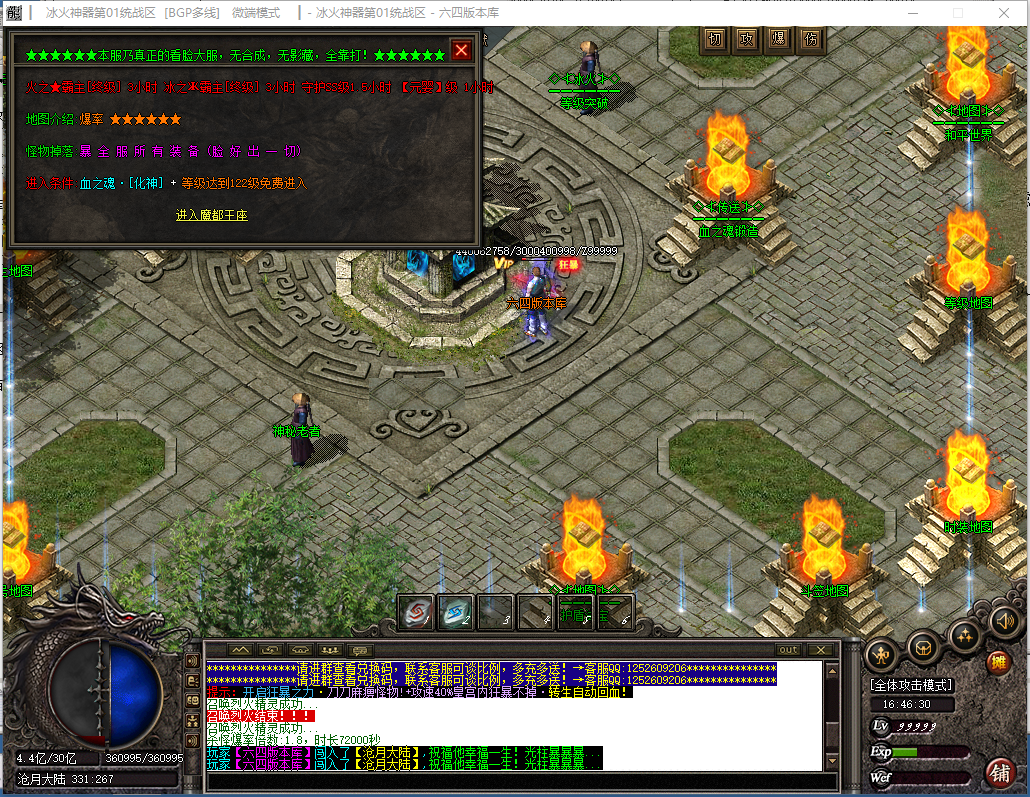Image resolution: width=1030 pixels, height=797 pixels.
Task: Close the chat panel with X
Action: point(821,650)
